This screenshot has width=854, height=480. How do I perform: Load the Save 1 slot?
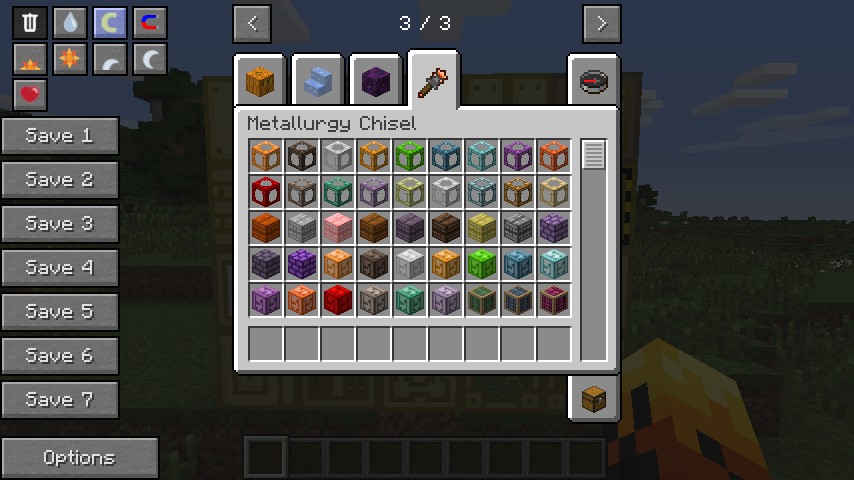[60, 136]
